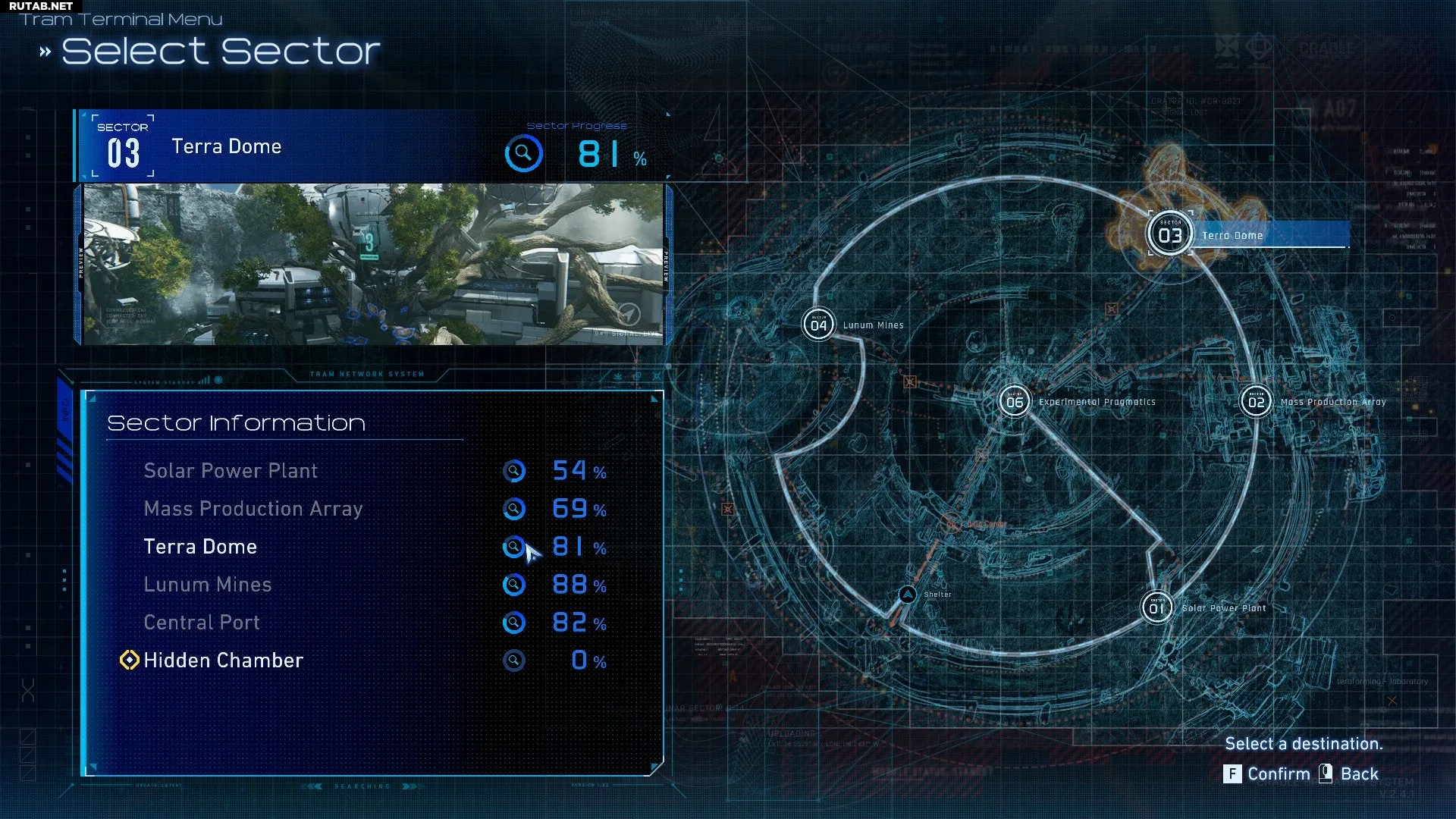Confirm the selected destination

coord(1267,774)
